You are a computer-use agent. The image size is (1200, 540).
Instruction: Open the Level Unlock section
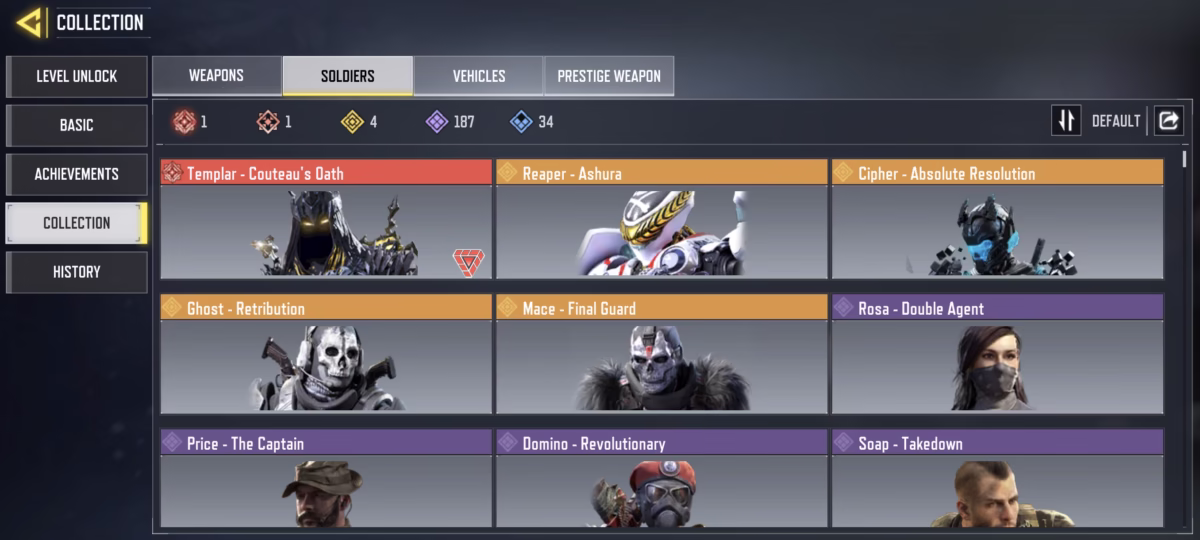point(77,76)
